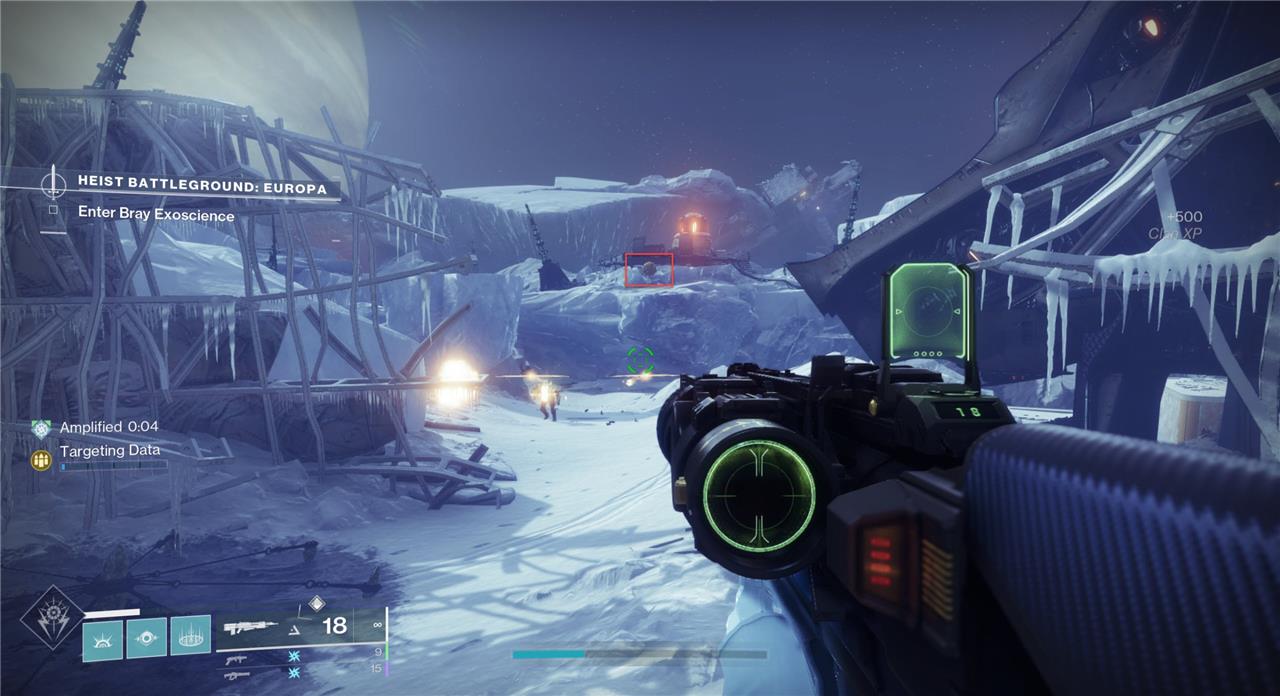1280x696 pixels.
Task: Switch to the third weapon in the list
Action: (237, 675)
